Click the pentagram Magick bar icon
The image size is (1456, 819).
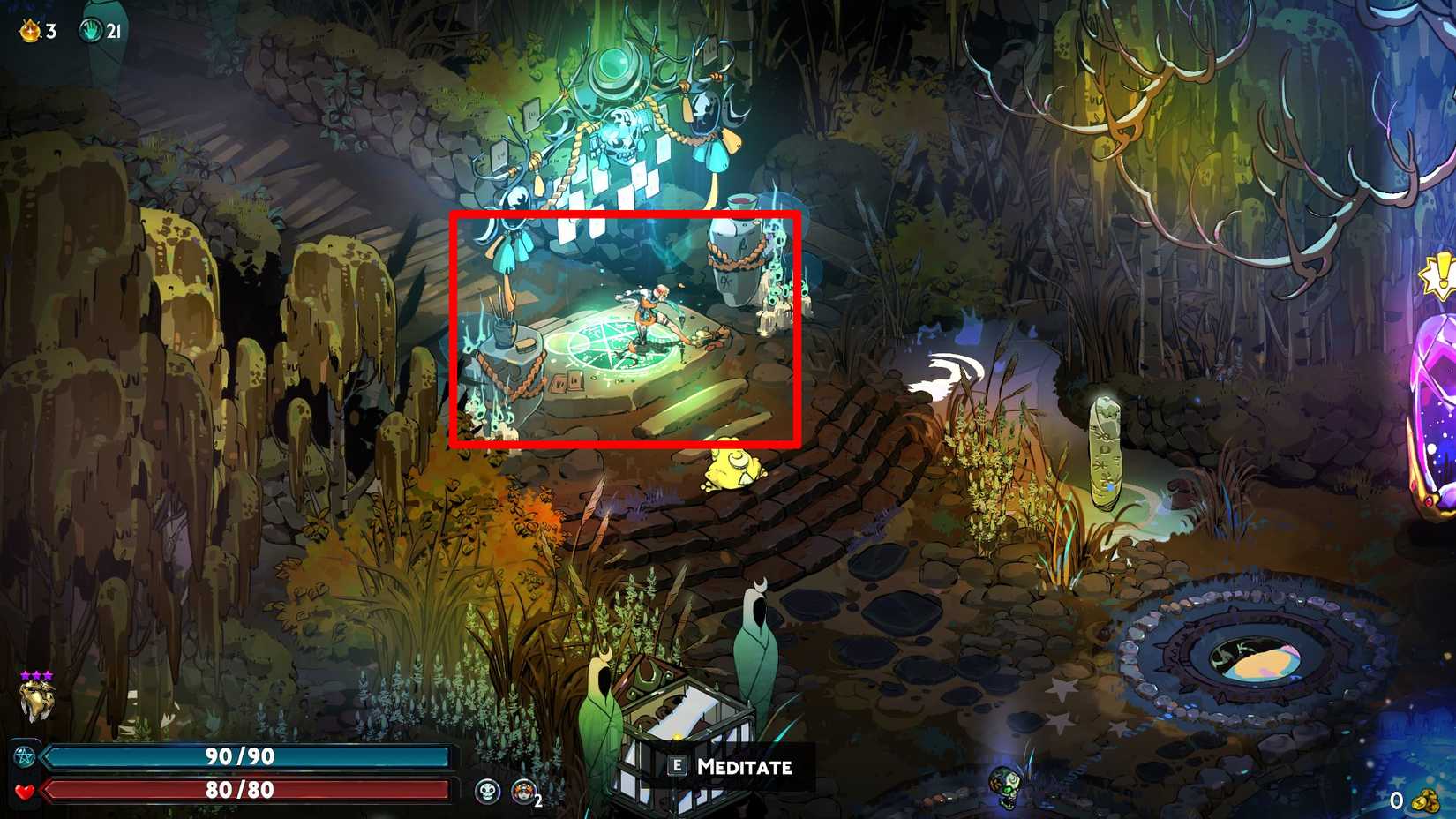(26, 756)
